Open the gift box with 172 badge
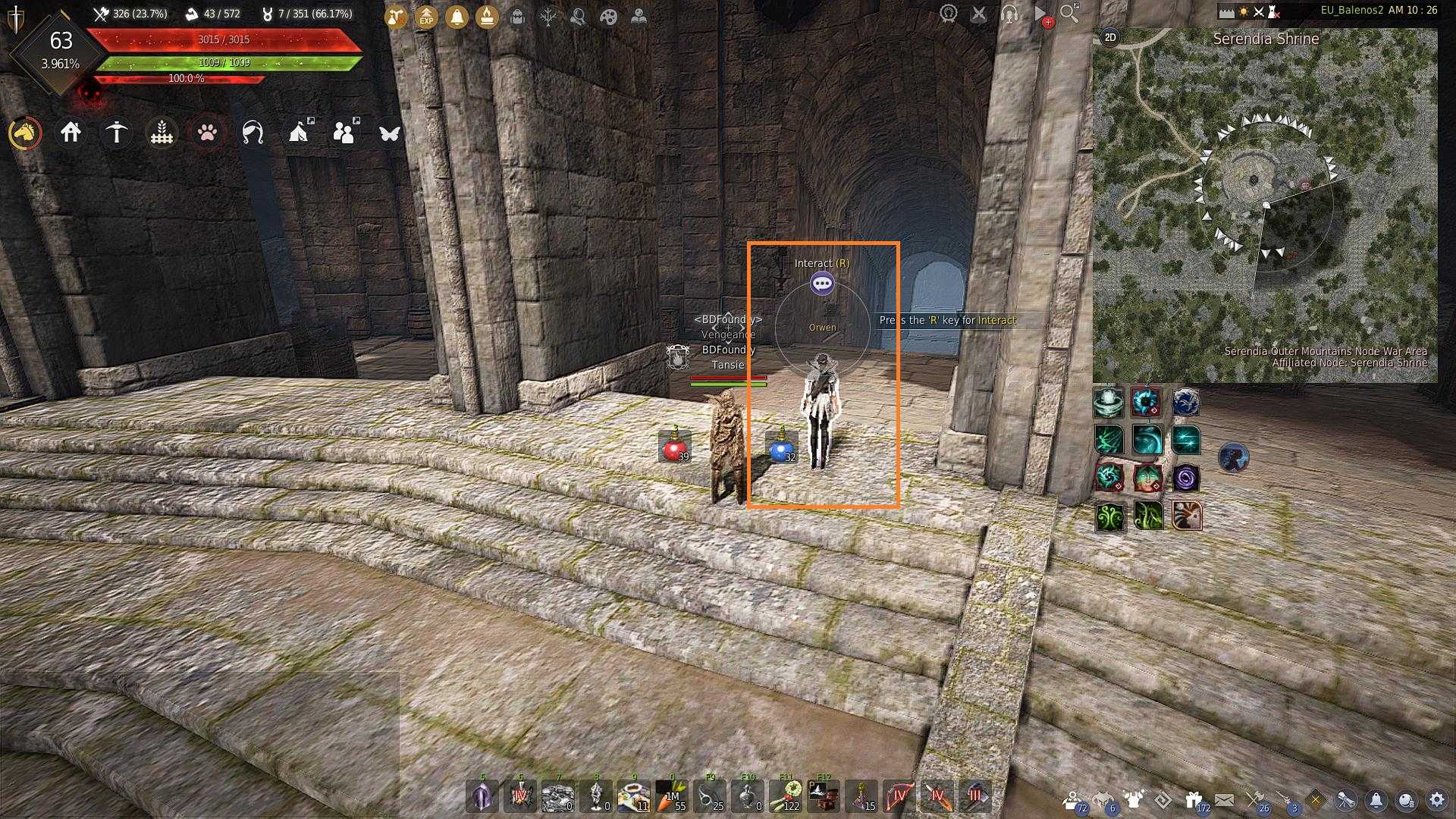 tap(1194, 799)
